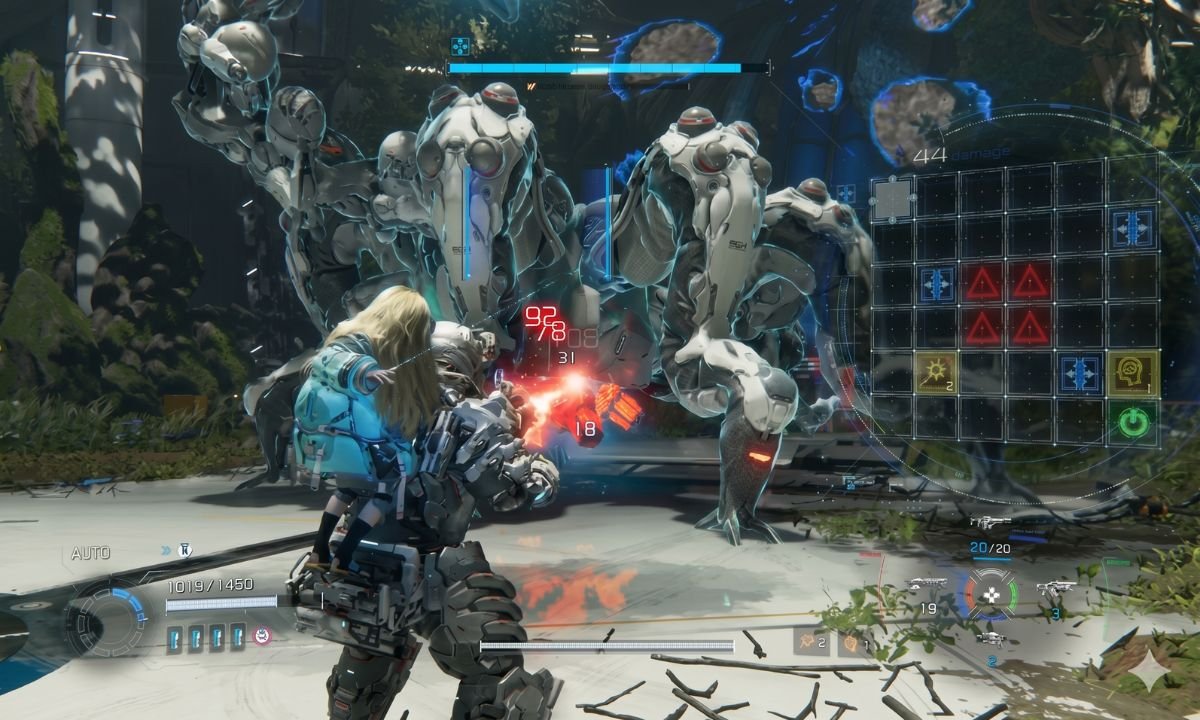Click the red circular icon beside the energy cells
Image resolution: width=1200 pixels, height=720 pixels.
tap(262, 636)
